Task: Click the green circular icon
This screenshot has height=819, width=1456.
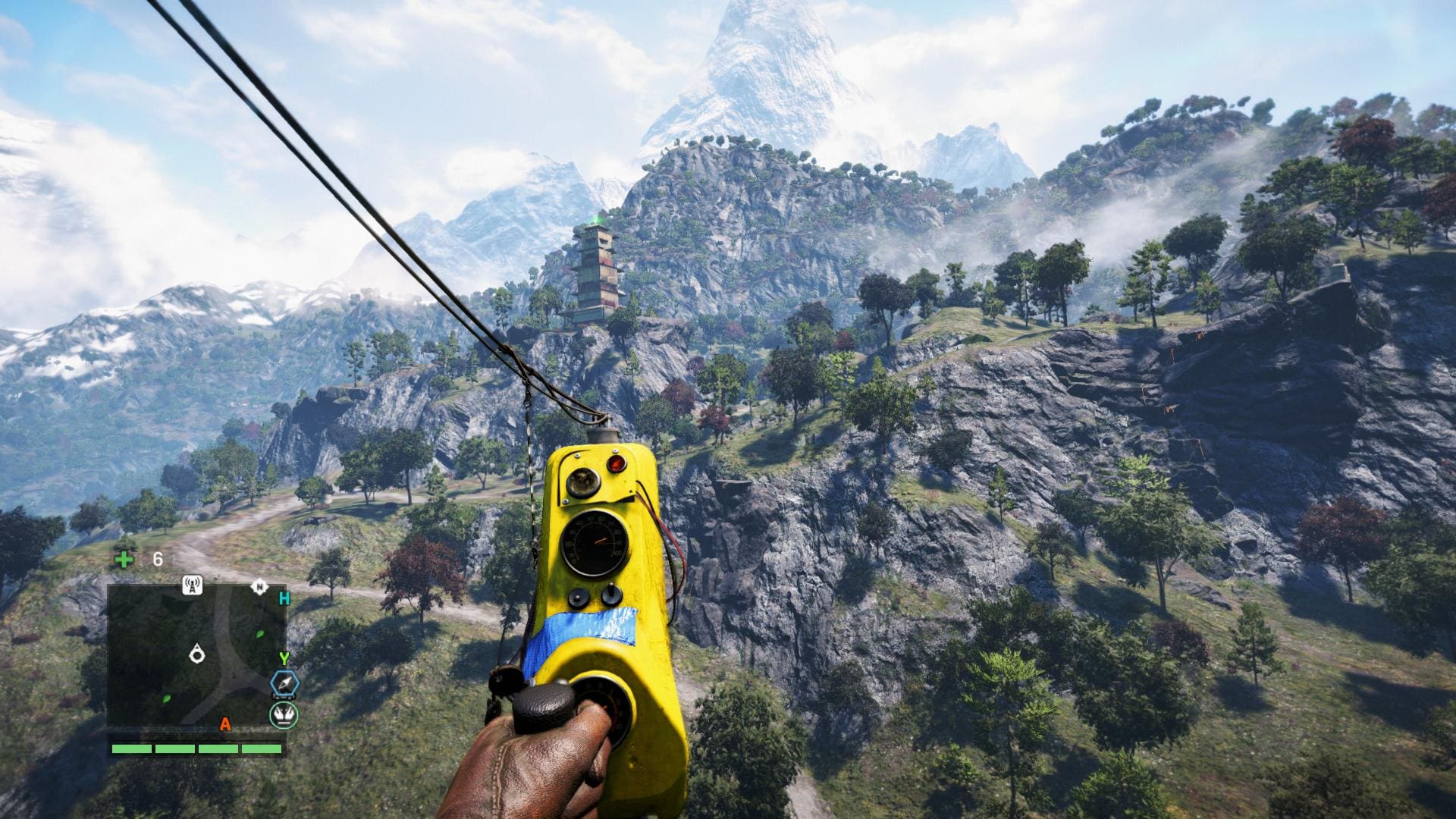Action: 284,714
